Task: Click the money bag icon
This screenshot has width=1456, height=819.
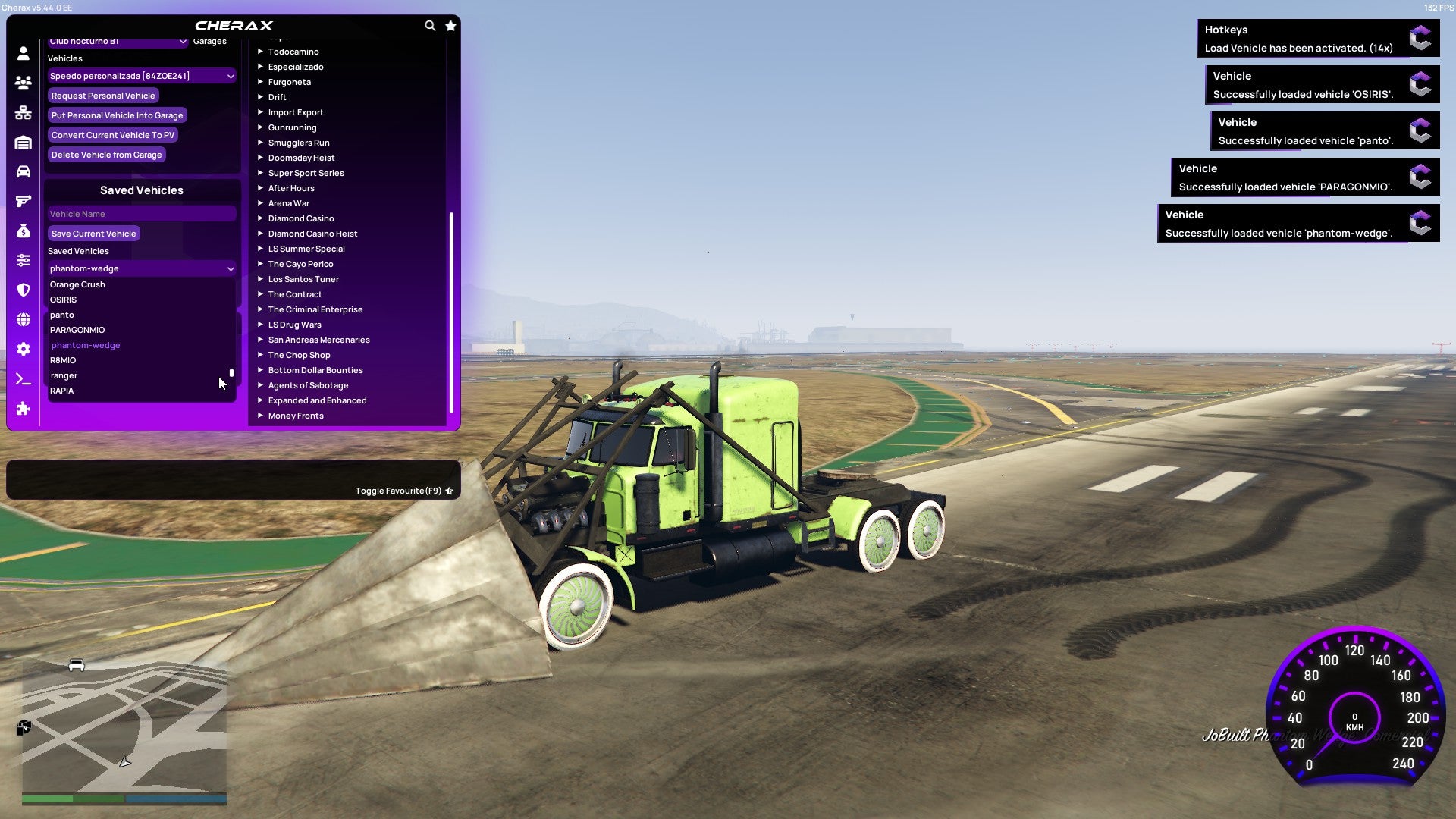Action: (22, 229)
